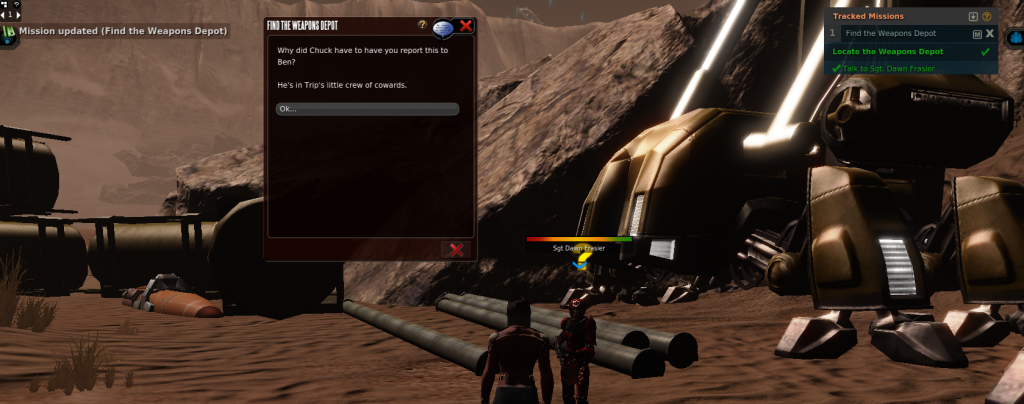Viewport: 1024px width, 404px height.
Task: Select the Find the Weapons Depot mission row
Action: point(890,34)
